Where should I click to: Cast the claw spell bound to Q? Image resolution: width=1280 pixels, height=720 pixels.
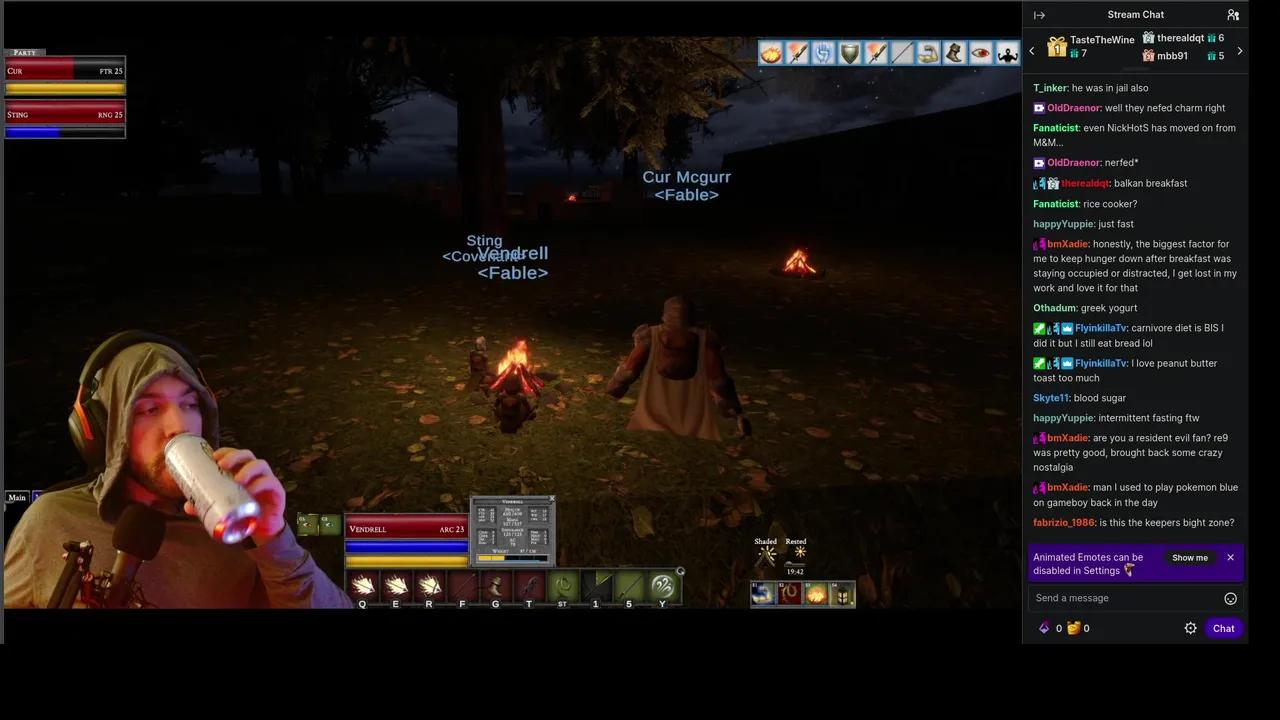point(363,586)
